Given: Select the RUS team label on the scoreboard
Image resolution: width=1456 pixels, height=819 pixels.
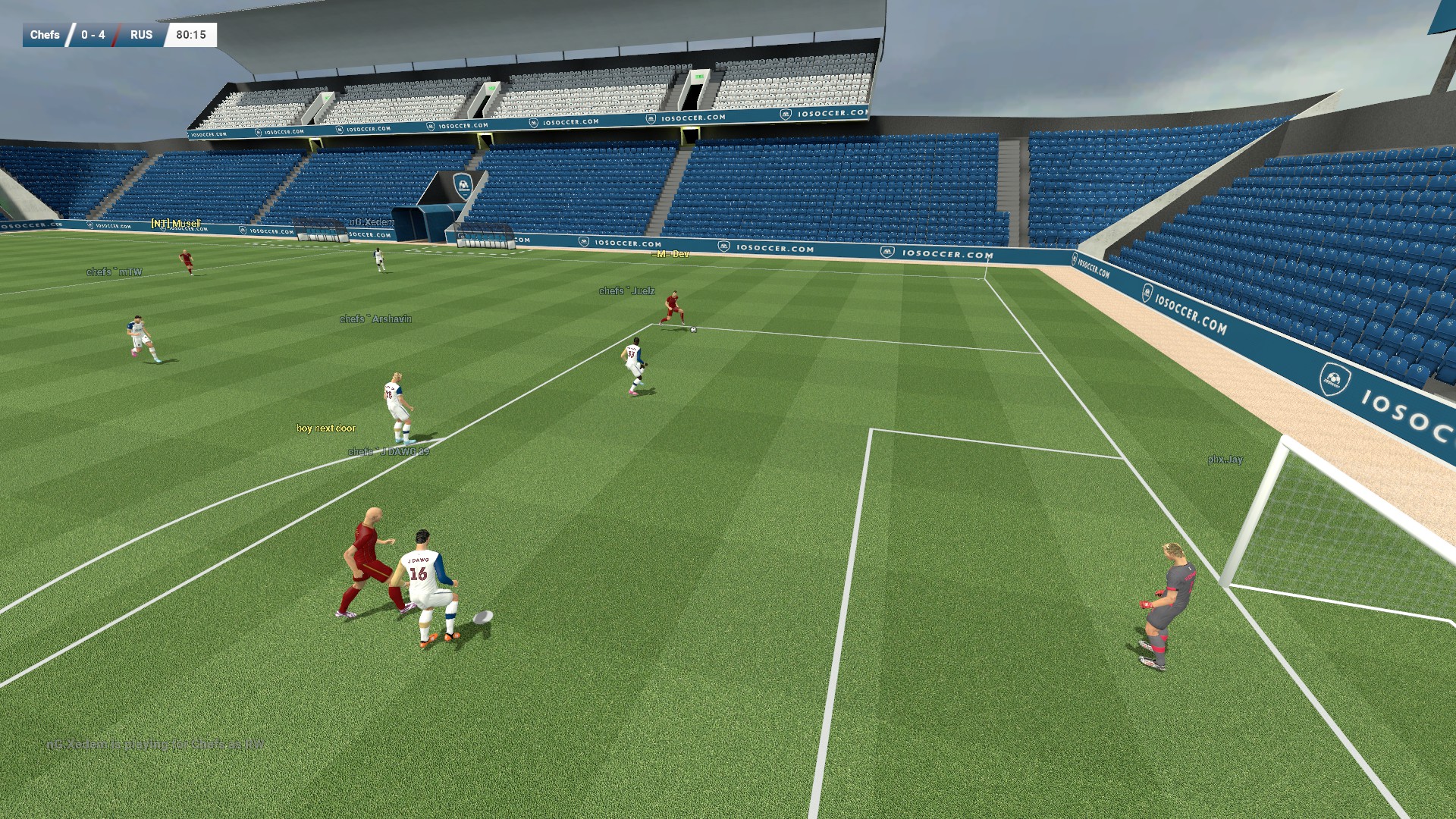Looking at the screenshot, I should (x=141, y=35).
